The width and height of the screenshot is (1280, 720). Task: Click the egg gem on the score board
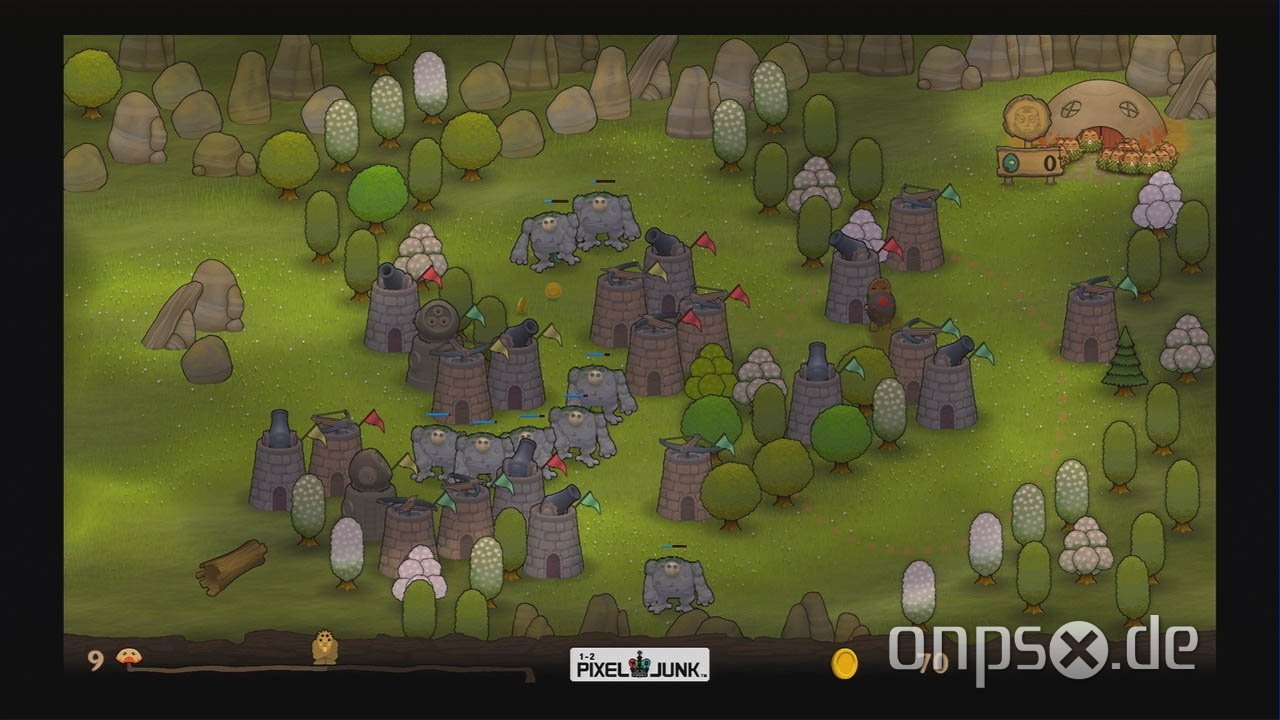point(1011,162)
